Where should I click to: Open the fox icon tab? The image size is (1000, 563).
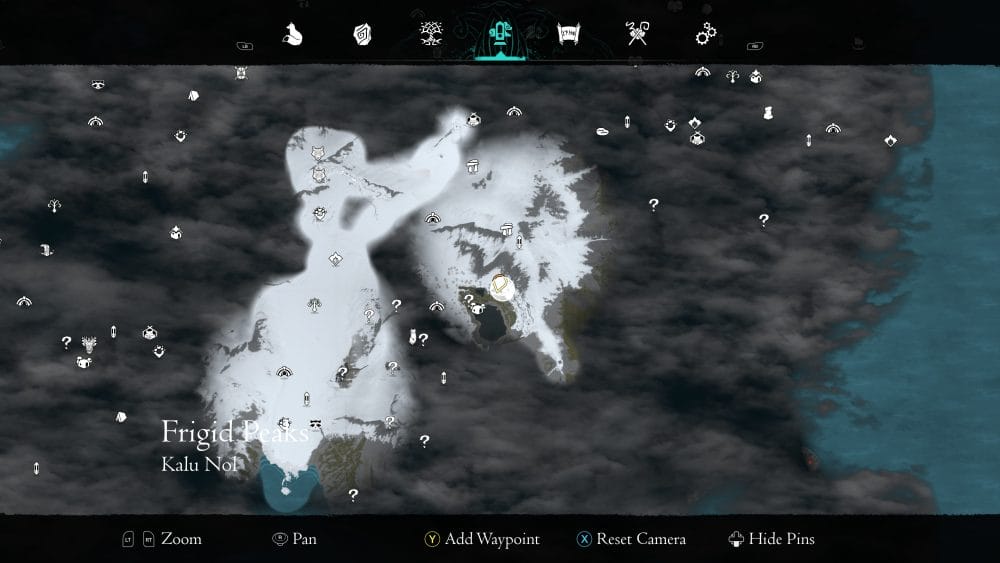coord(293,35)
